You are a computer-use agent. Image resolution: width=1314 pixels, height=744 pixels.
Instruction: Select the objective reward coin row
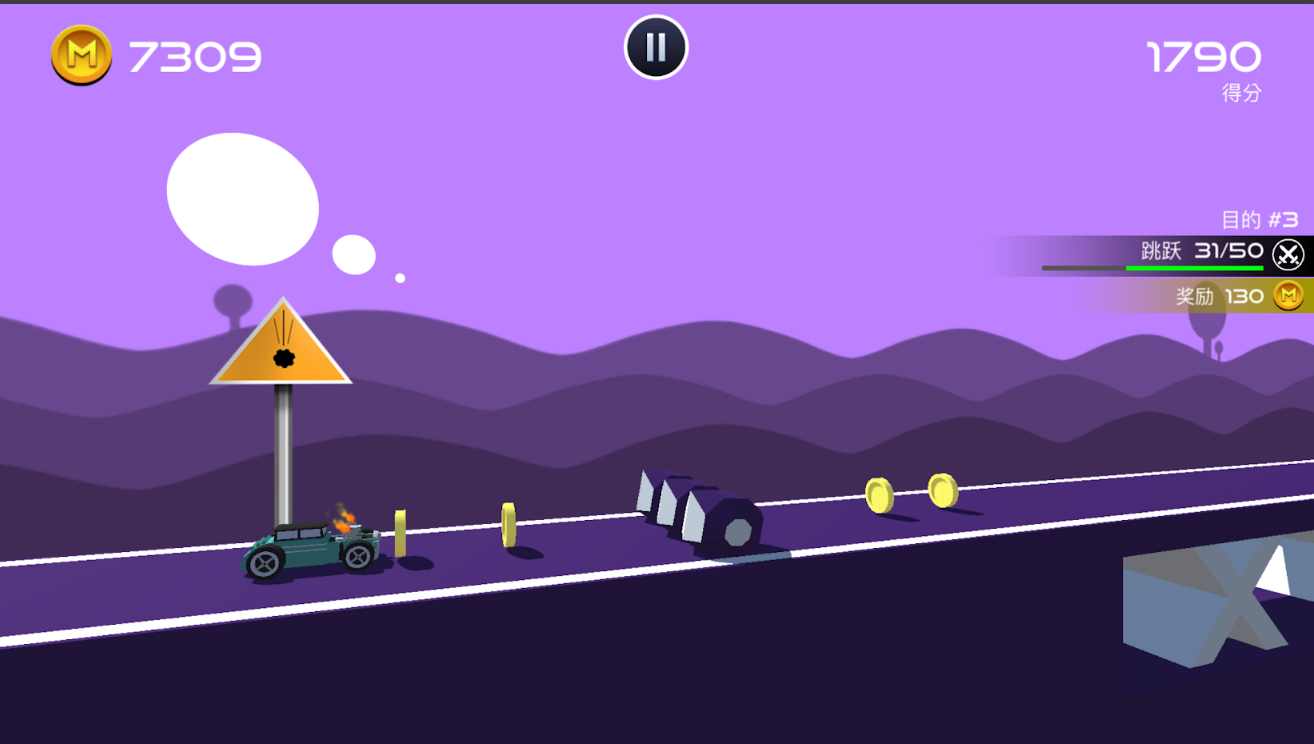(x=1218, y=296)
